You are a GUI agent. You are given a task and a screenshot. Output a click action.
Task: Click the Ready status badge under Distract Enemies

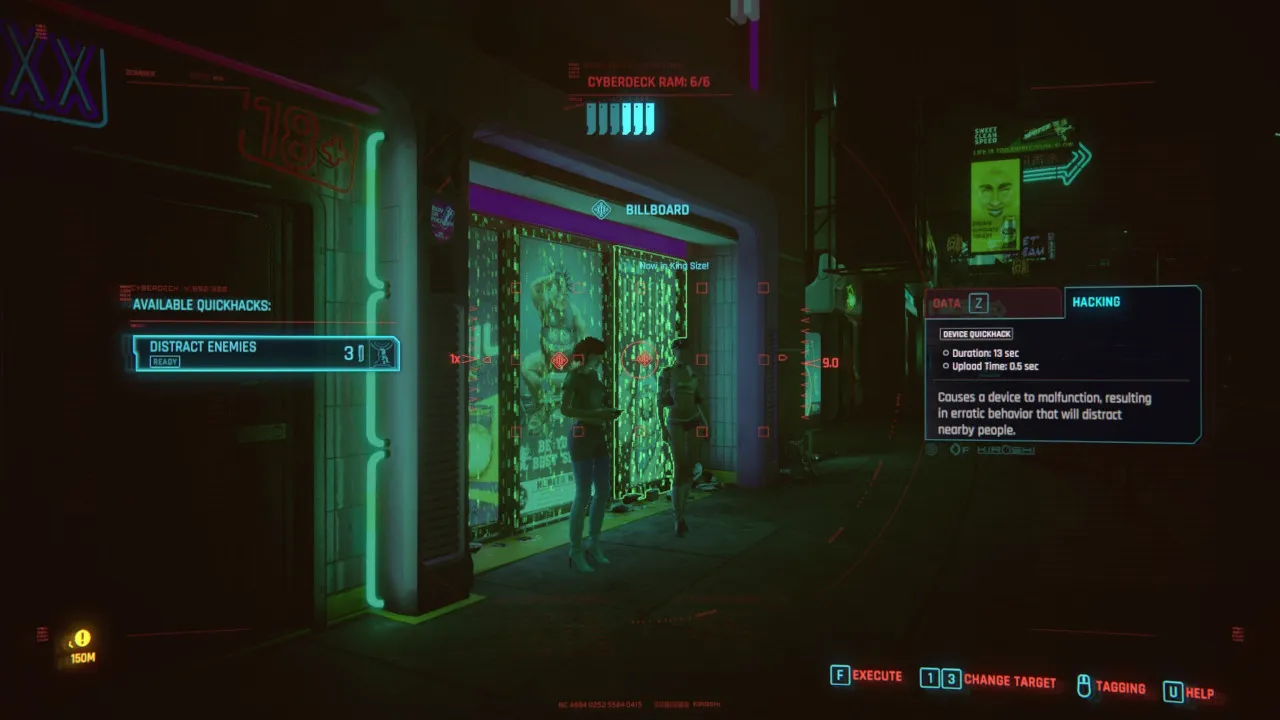coord(164,361)
